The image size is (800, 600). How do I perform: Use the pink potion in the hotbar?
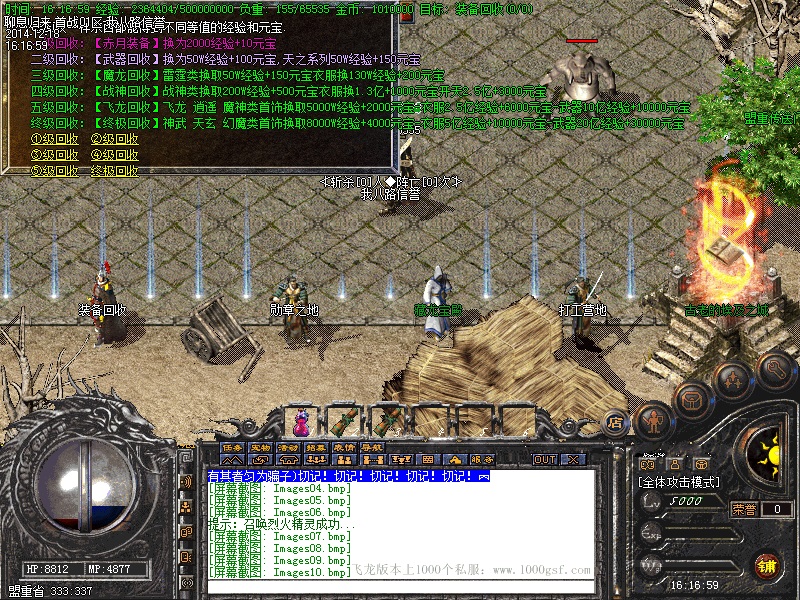point(300,419)
